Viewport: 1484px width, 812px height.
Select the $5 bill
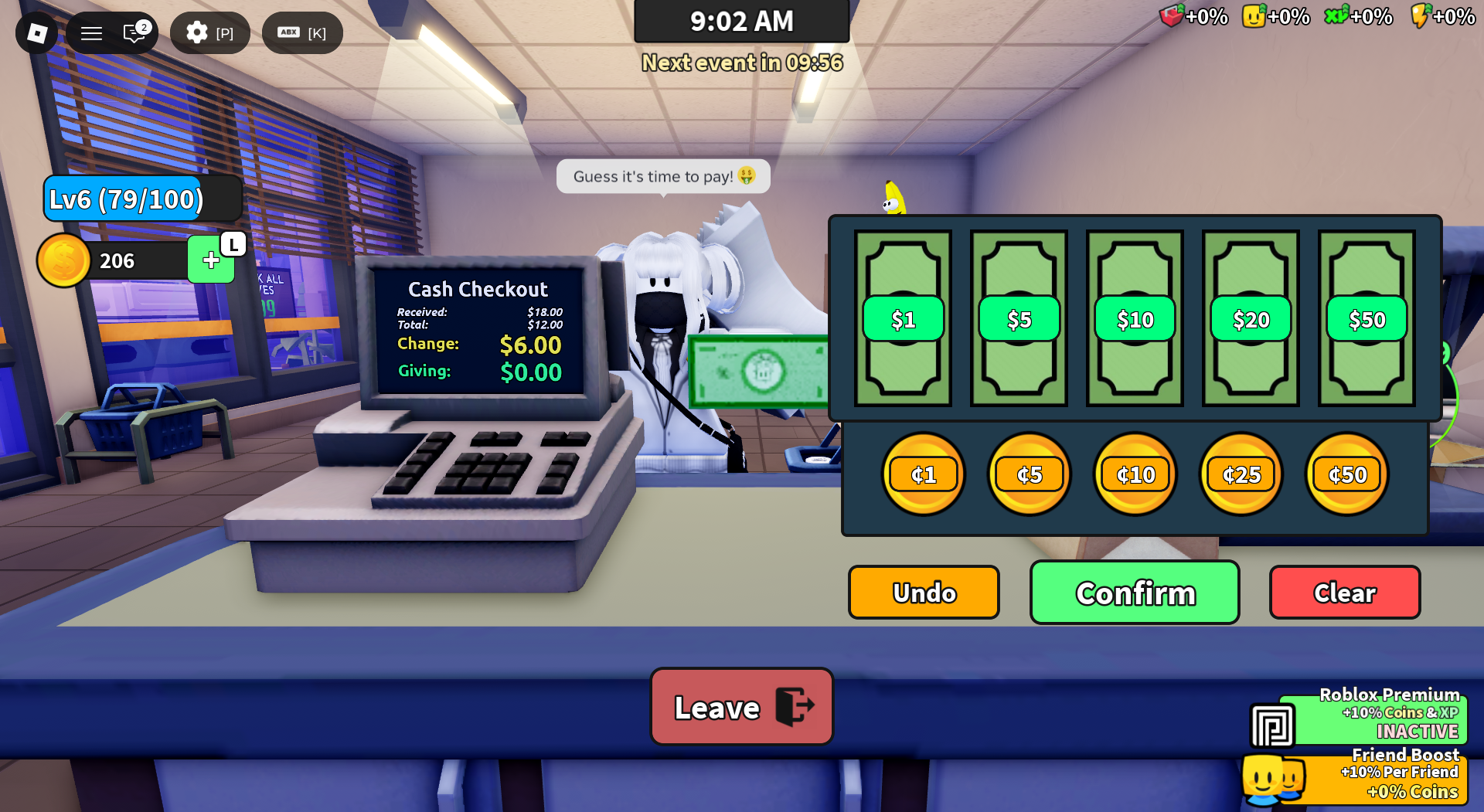tap(1018, 318)
